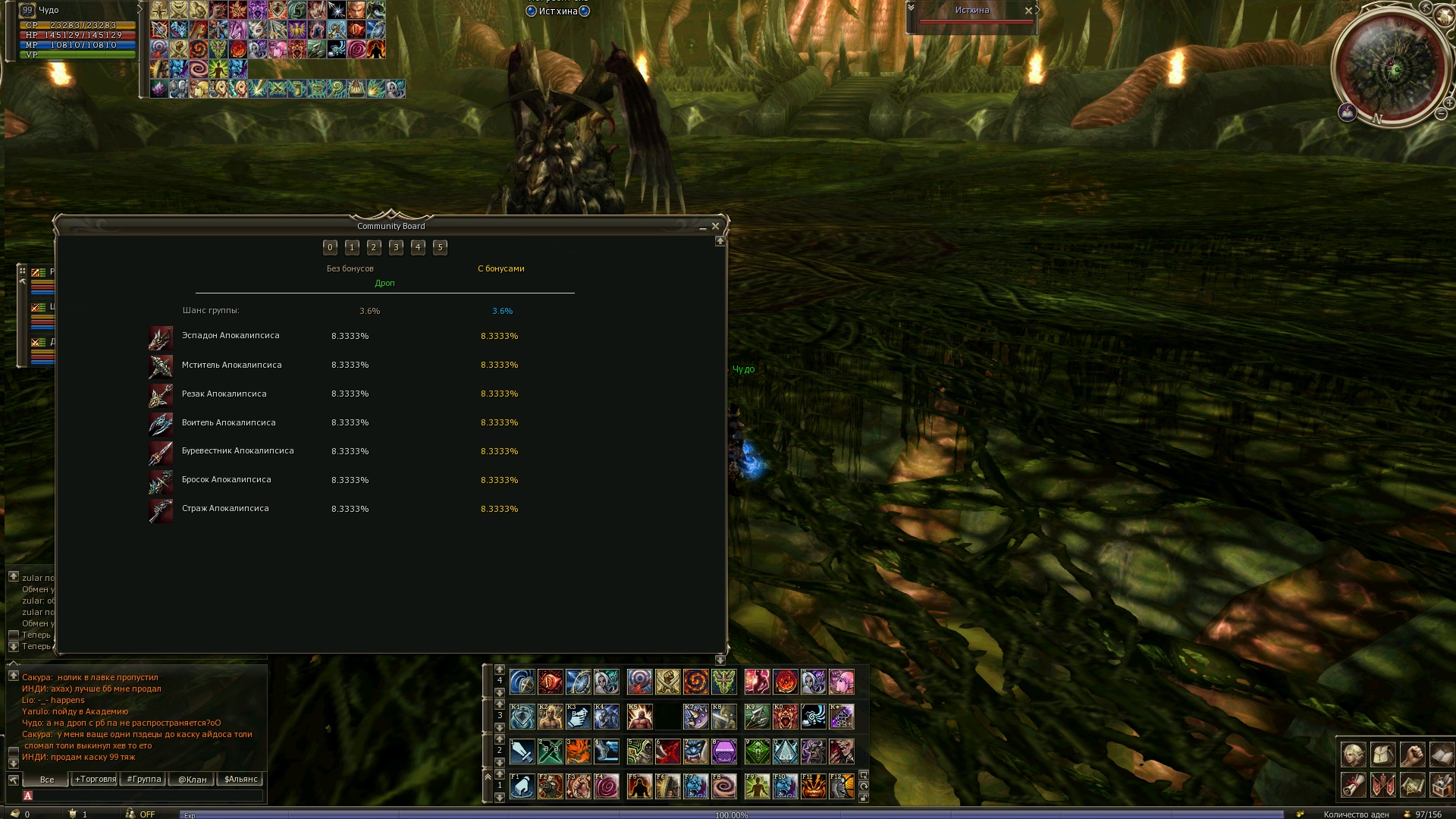Activate the F11 flaming pumpkin face skill

[813, 786]
